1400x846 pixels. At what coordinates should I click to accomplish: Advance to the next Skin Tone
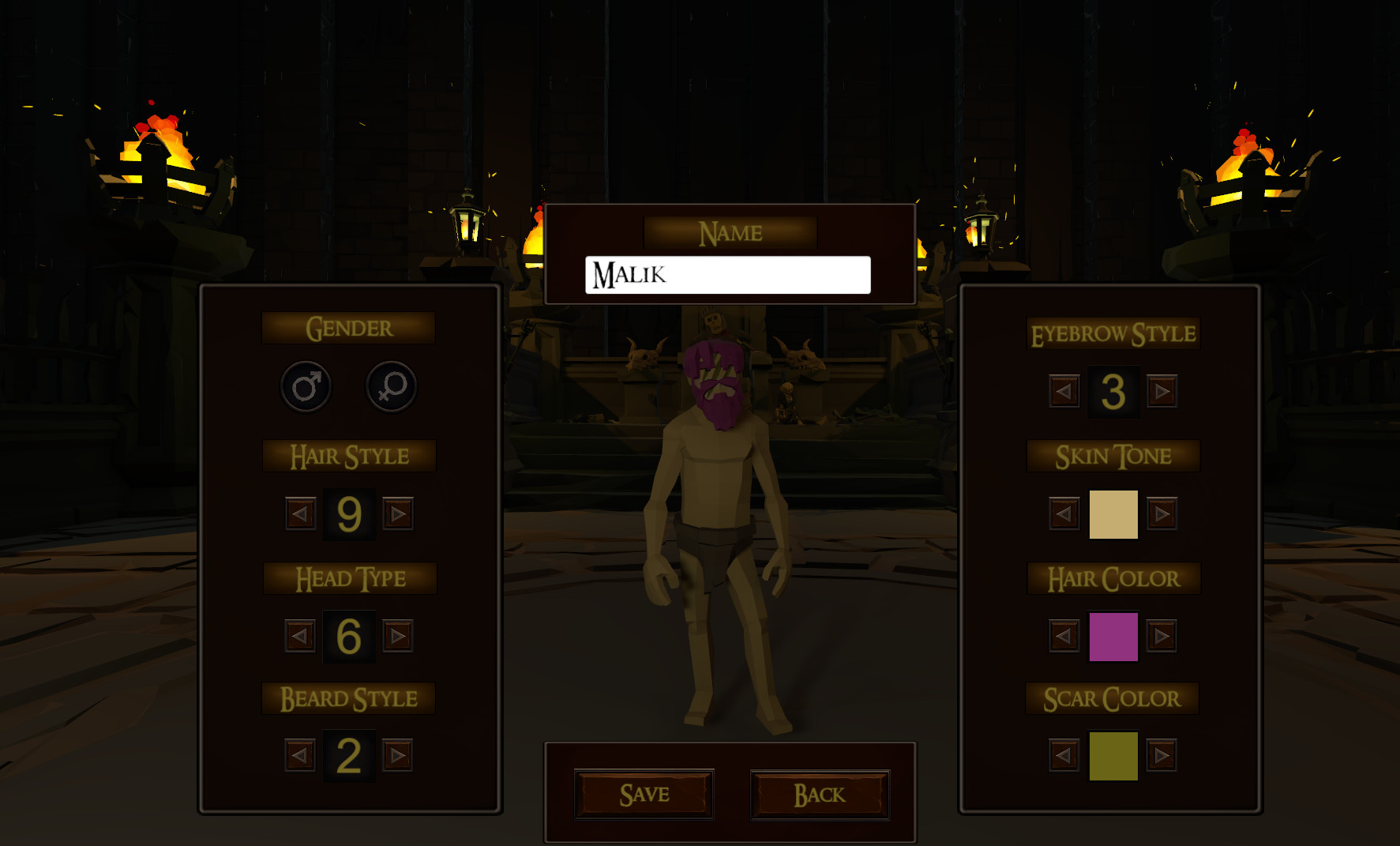click(x=1161, y=513)
